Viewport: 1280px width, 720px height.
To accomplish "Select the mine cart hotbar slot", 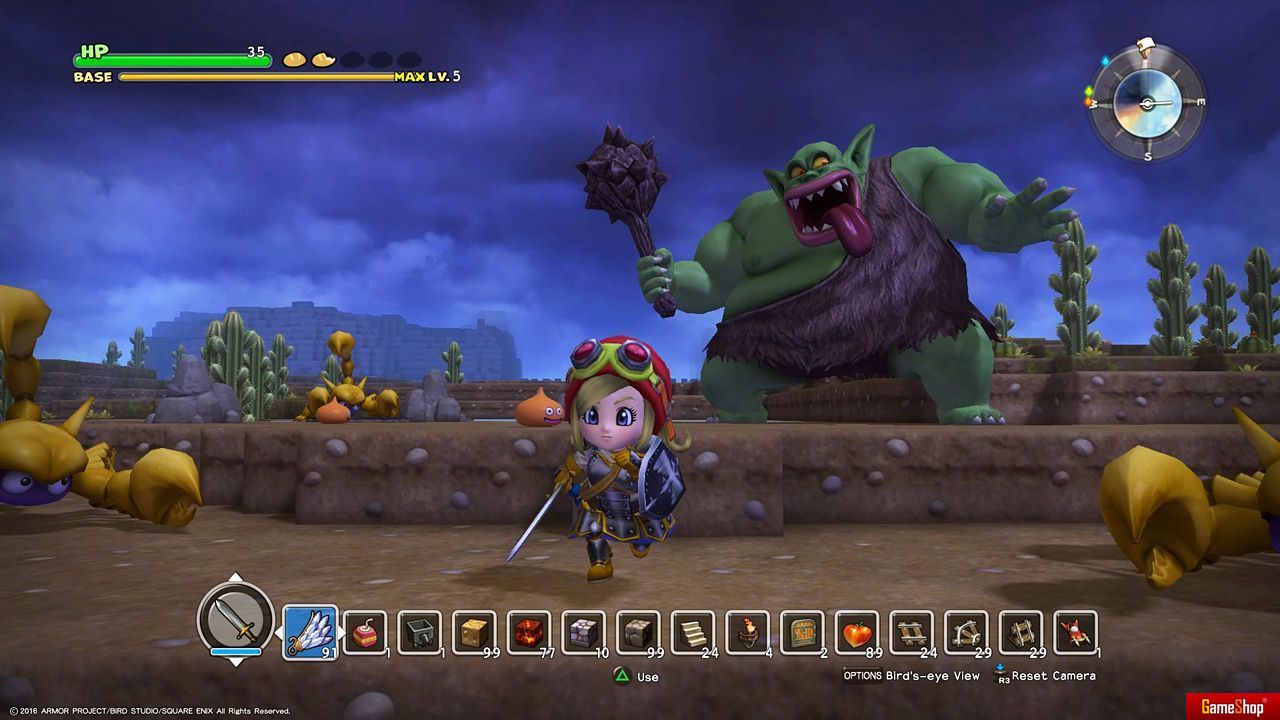I will point(420,632).
